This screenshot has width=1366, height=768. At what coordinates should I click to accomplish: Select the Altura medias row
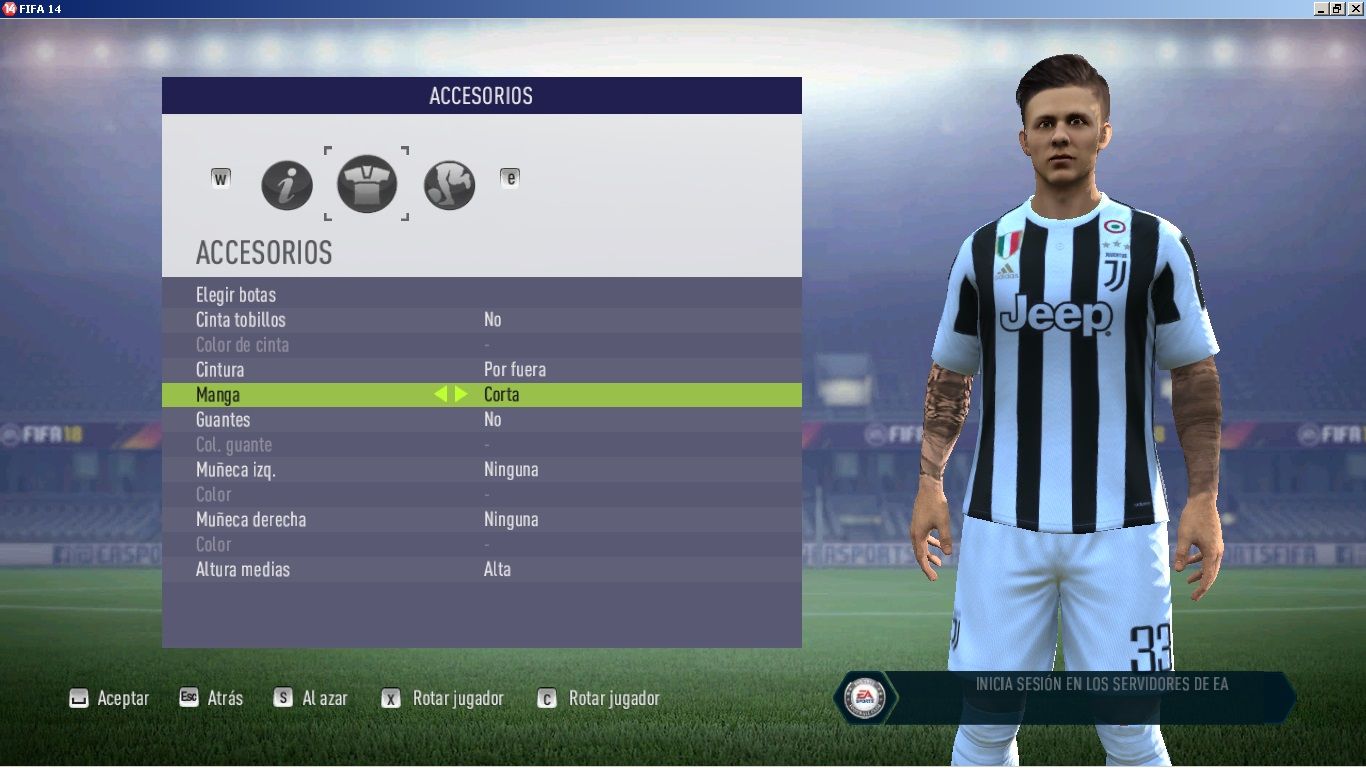[x=243, y=570]
